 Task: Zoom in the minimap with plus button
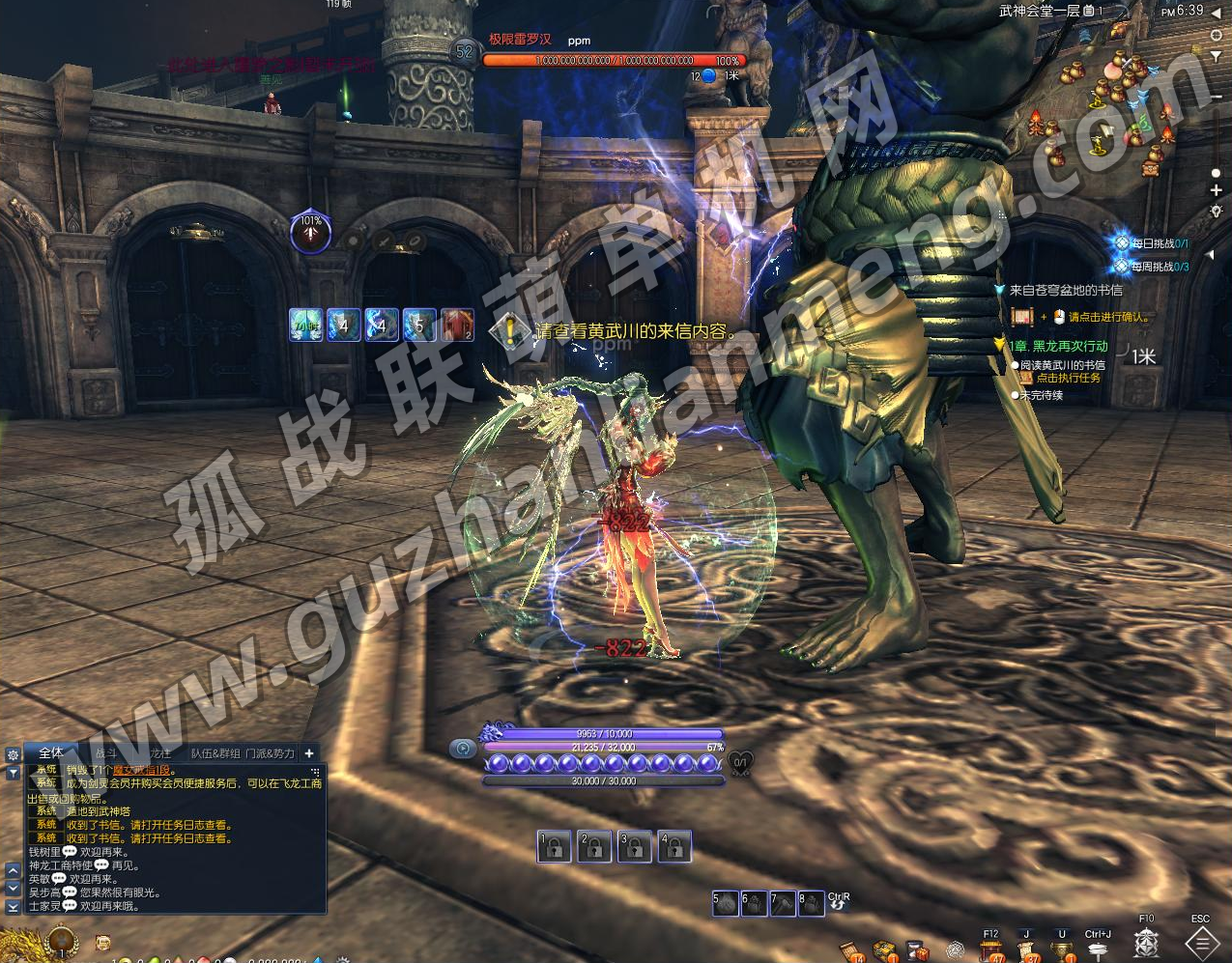click(x=1216, y=190)
